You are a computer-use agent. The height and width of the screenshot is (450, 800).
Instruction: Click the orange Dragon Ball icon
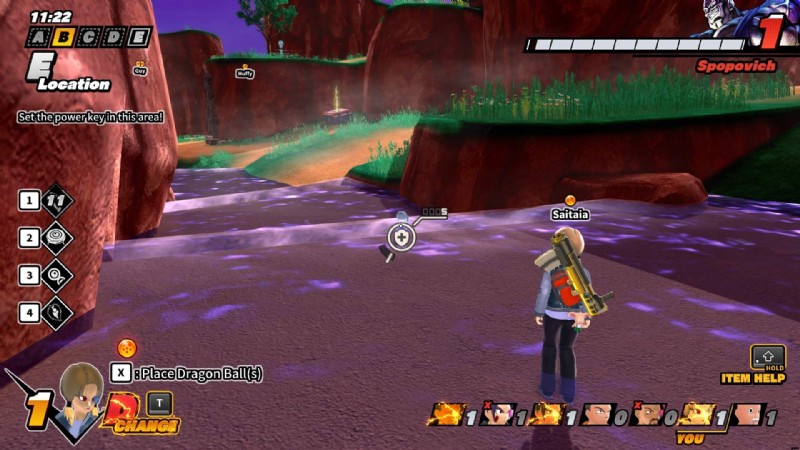(x=127, y=348)
